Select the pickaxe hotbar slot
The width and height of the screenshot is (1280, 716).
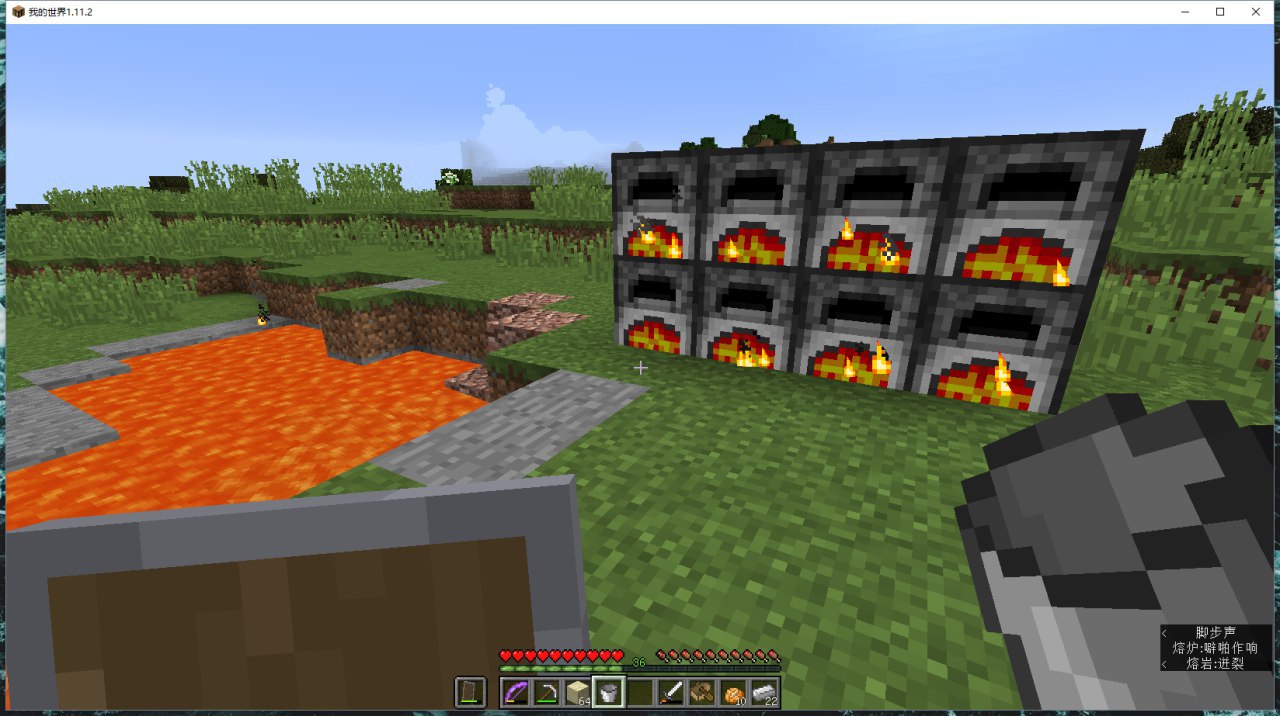[547, 692]
